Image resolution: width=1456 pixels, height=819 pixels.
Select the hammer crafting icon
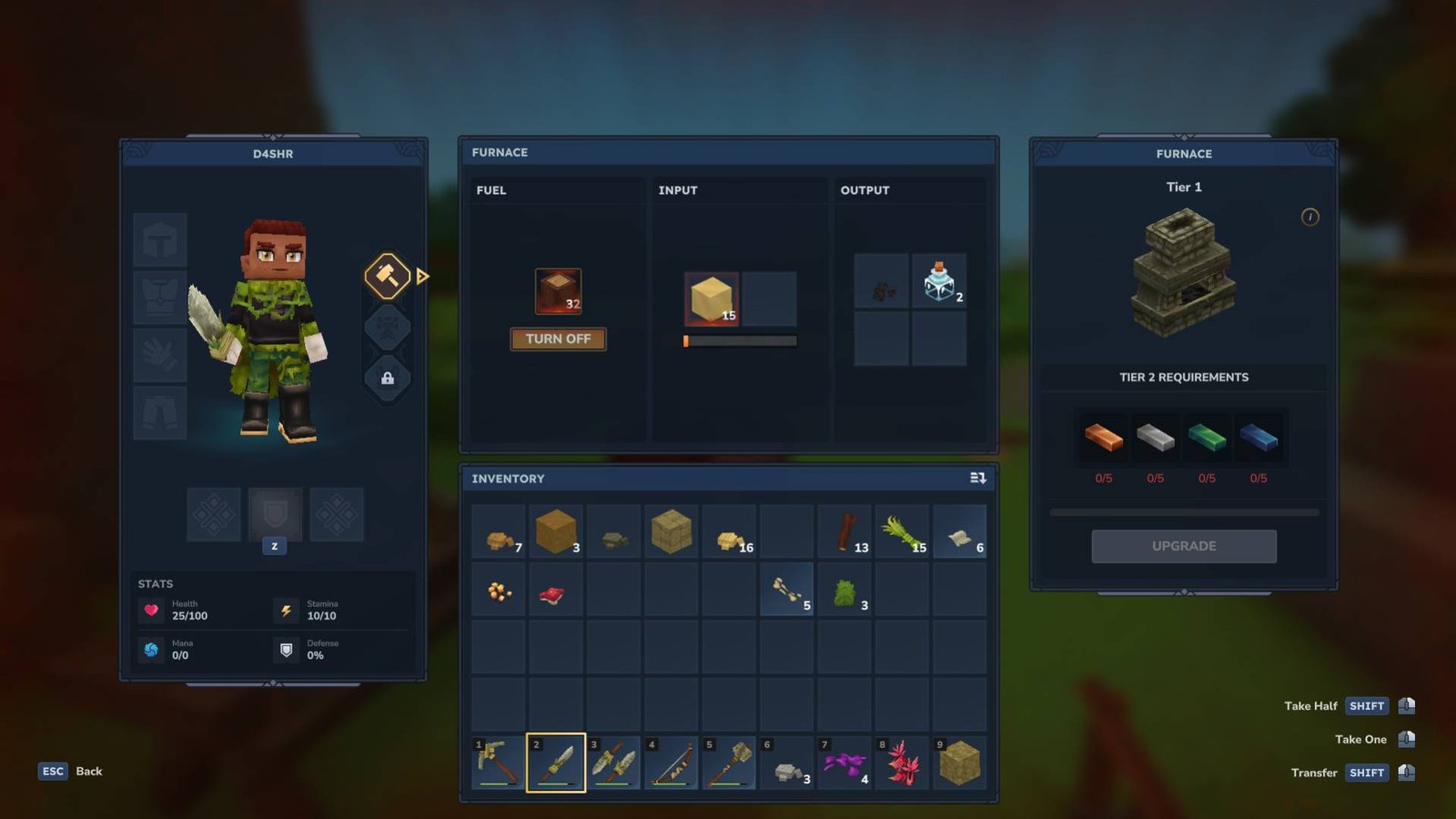pyautogui.click(x=387, y=276)
